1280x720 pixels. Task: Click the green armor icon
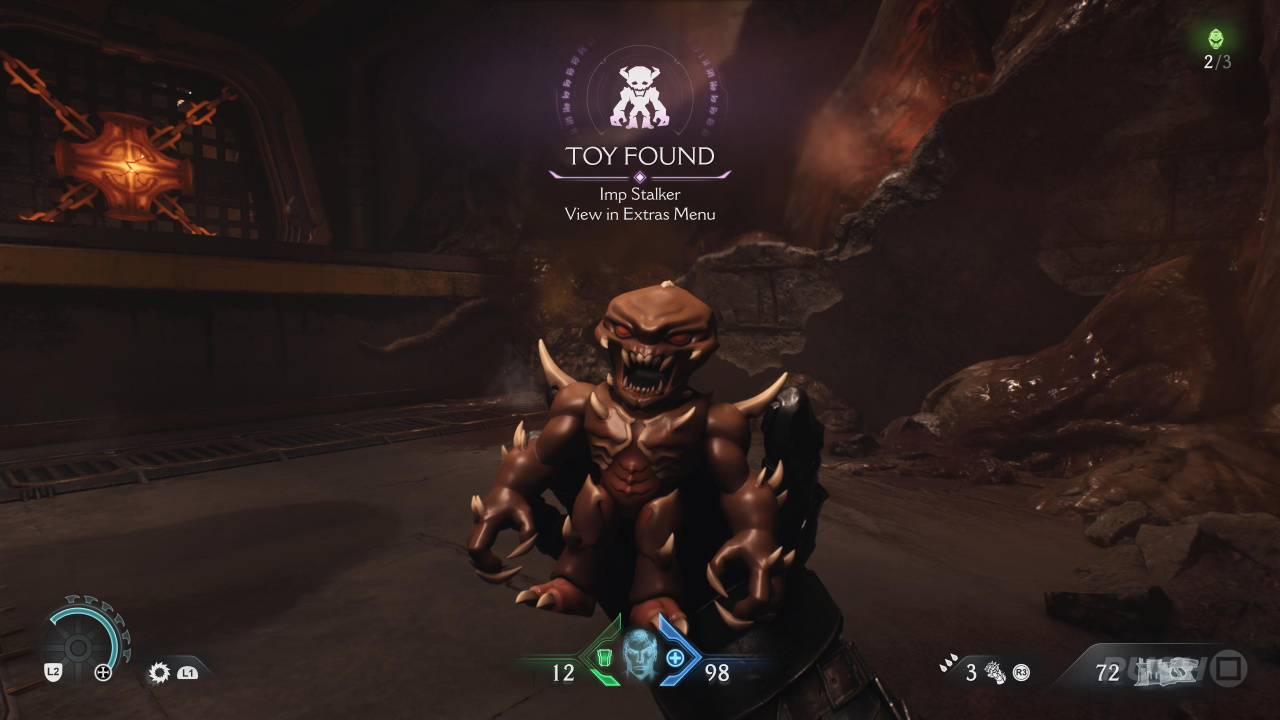[604, 657]
